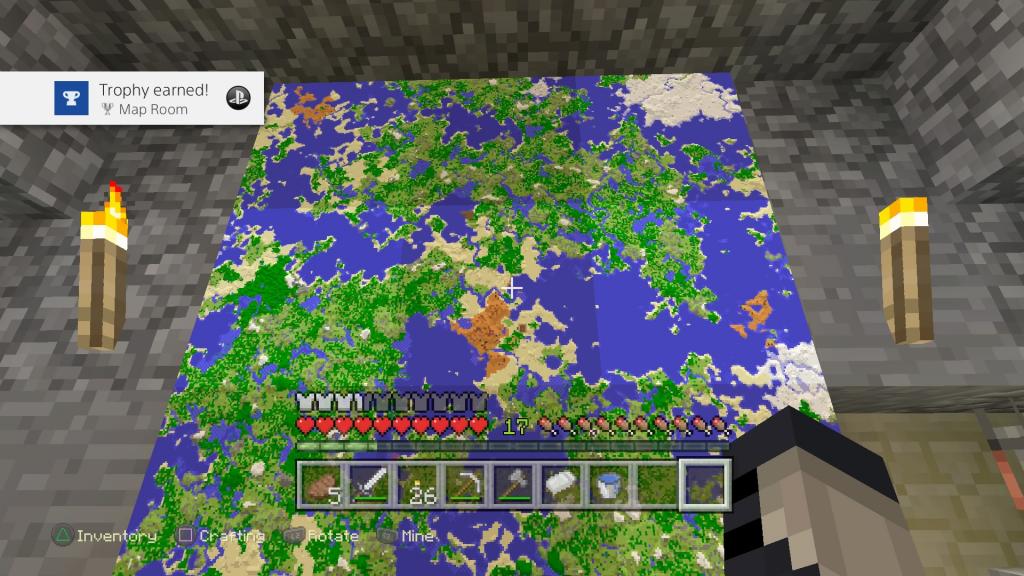Choose the torch stack of 26
1024x576 pixels.
(417, 484)
